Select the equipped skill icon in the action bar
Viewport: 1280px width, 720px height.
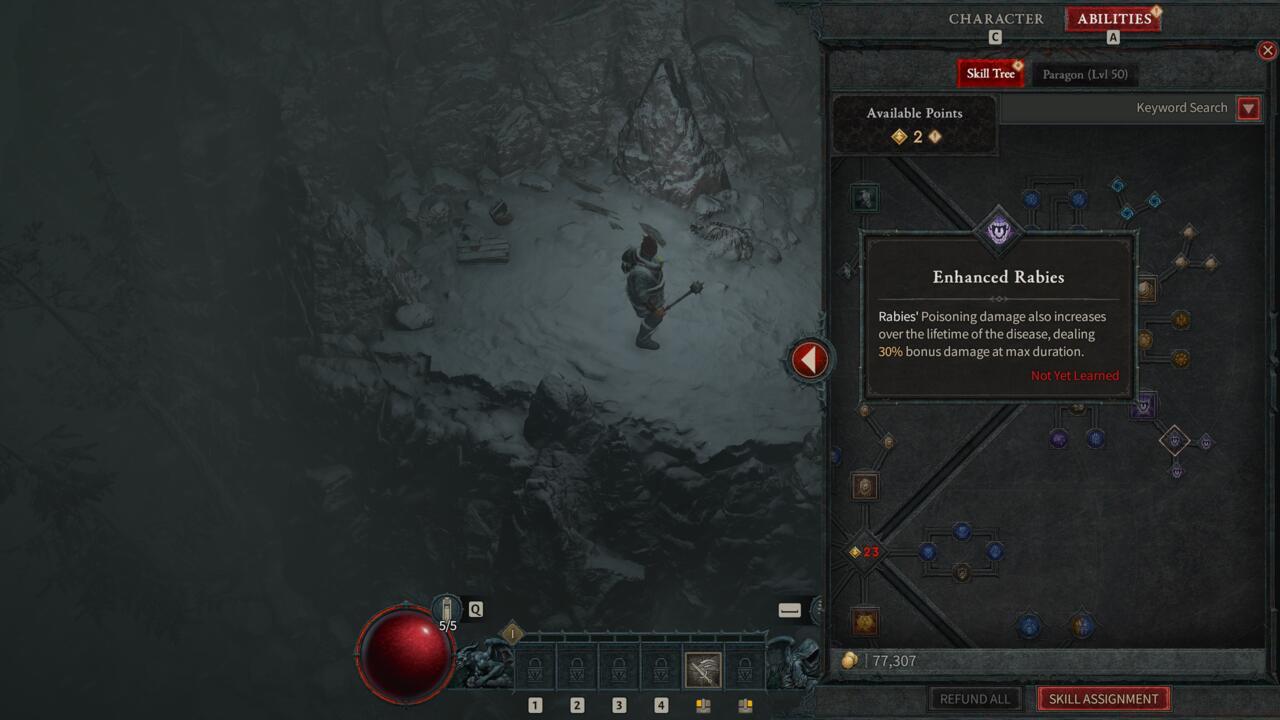(702, 667)
